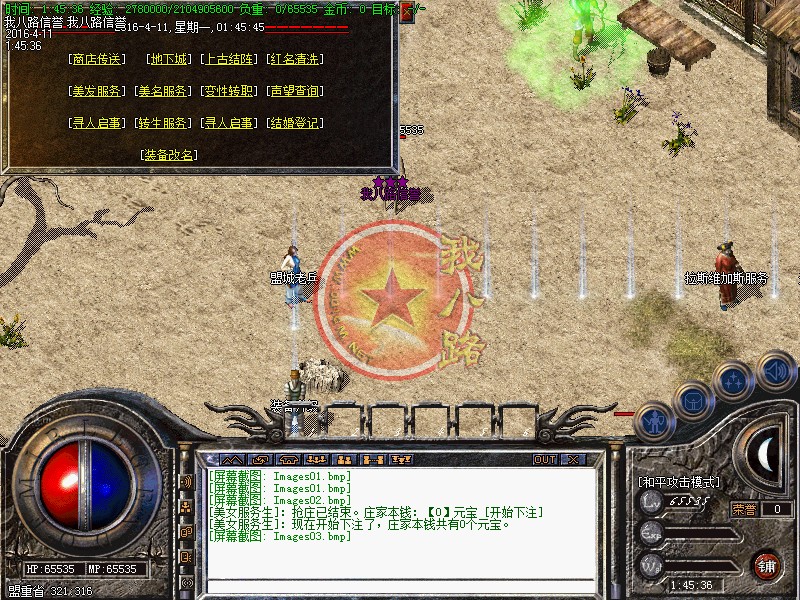Select the 装备改名 equipment rename option
This screenshot has height=600, width=800.
point(169,155)
